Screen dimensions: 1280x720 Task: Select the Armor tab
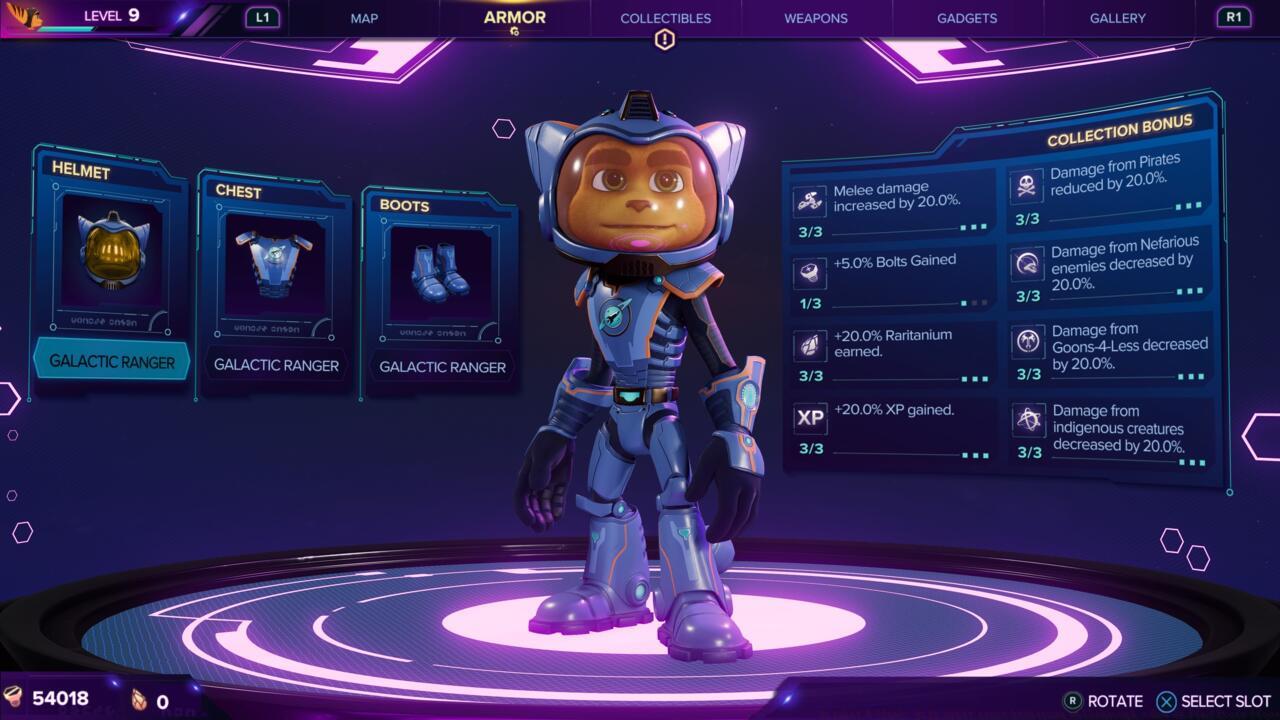tap(514, 17)
